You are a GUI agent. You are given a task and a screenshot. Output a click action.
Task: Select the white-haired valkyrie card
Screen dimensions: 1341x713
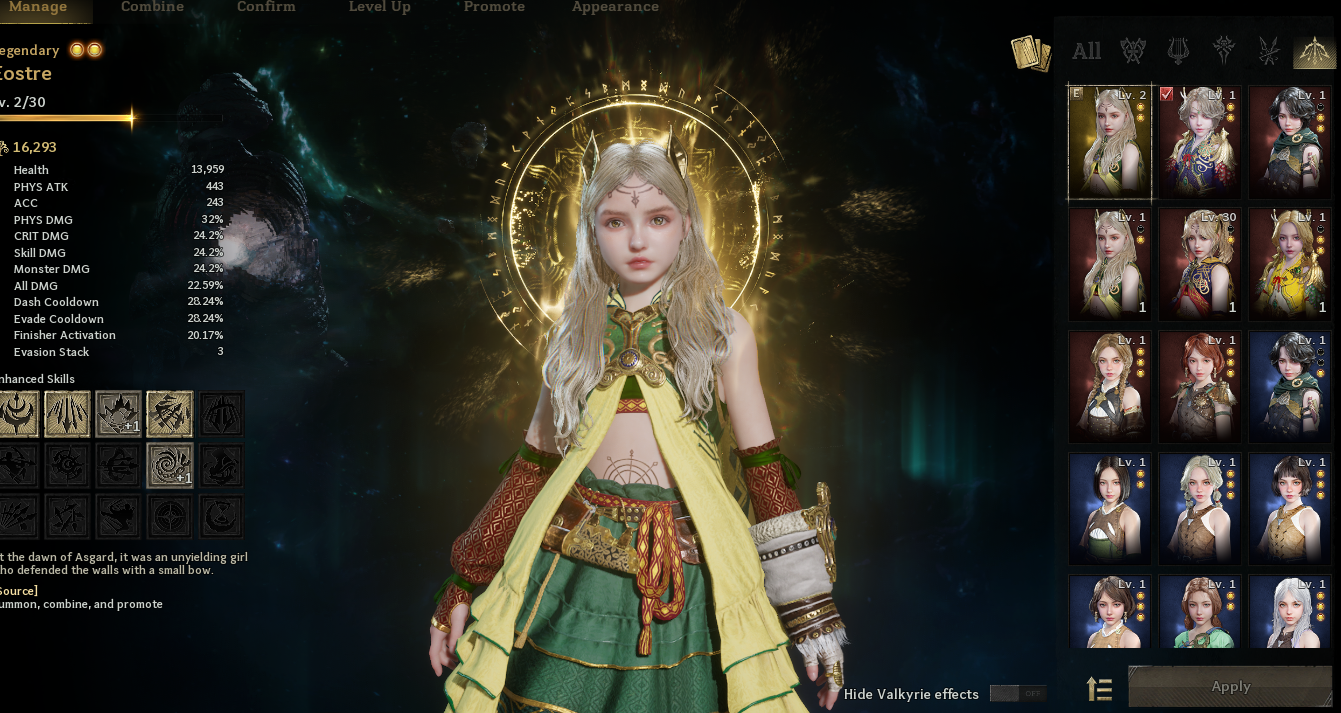(x=1289, y=610)
